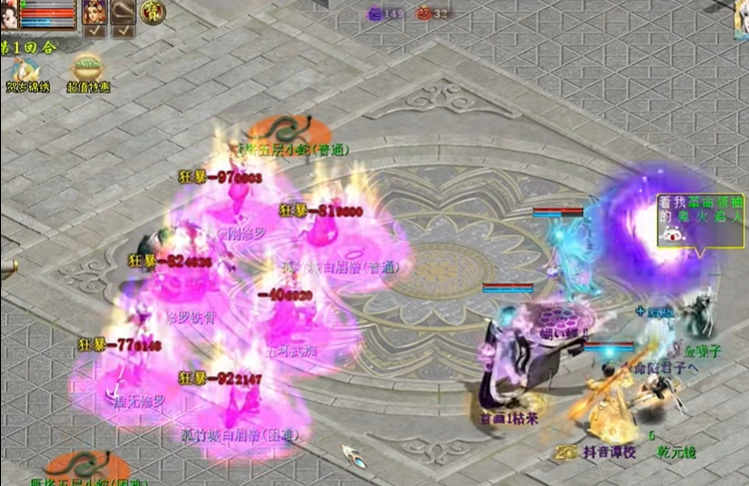This screenshot has height=486, width=749.
Task: Open the 超值特惠 special offer icon
Action: (87, 70)
